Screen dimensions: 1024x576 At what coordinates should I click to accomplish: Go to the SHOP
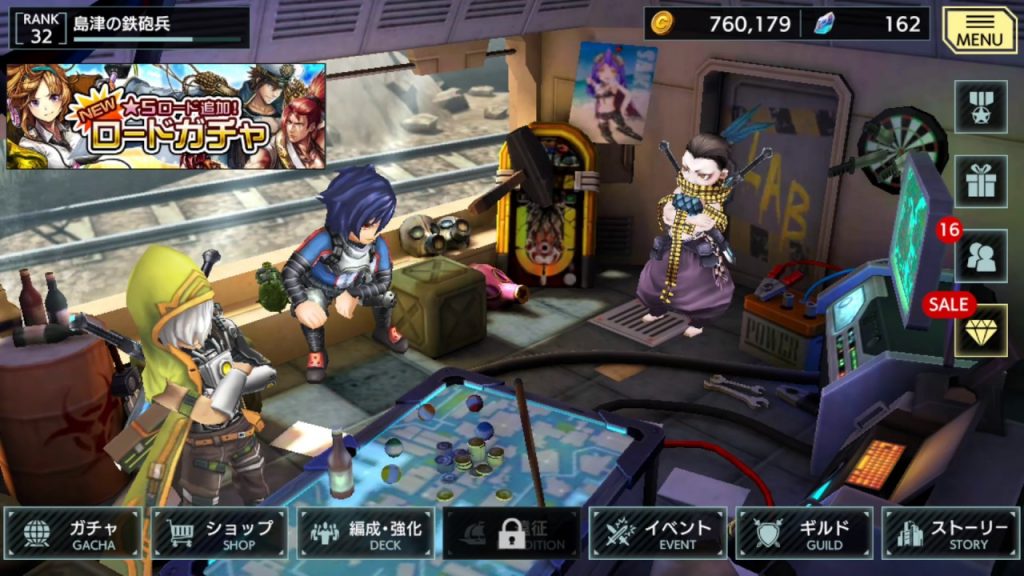coord(220,534)
